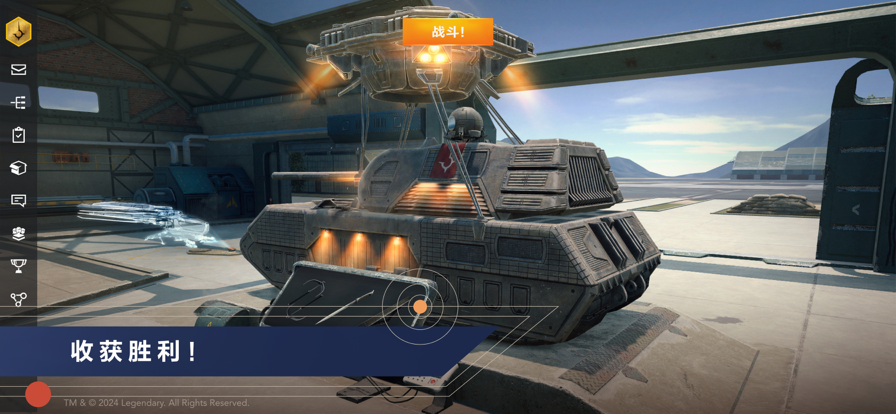Show the missions clipboard icon
Image resolution: width=896 pixels, height=414 pixels.
[x=19, y=135]
